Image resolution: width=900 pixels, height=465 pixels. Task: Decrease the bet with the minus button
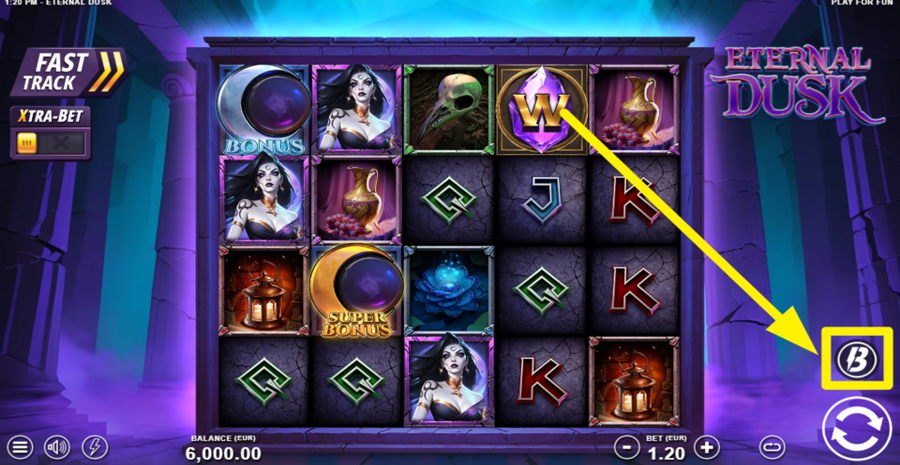[x=625, y=447]
